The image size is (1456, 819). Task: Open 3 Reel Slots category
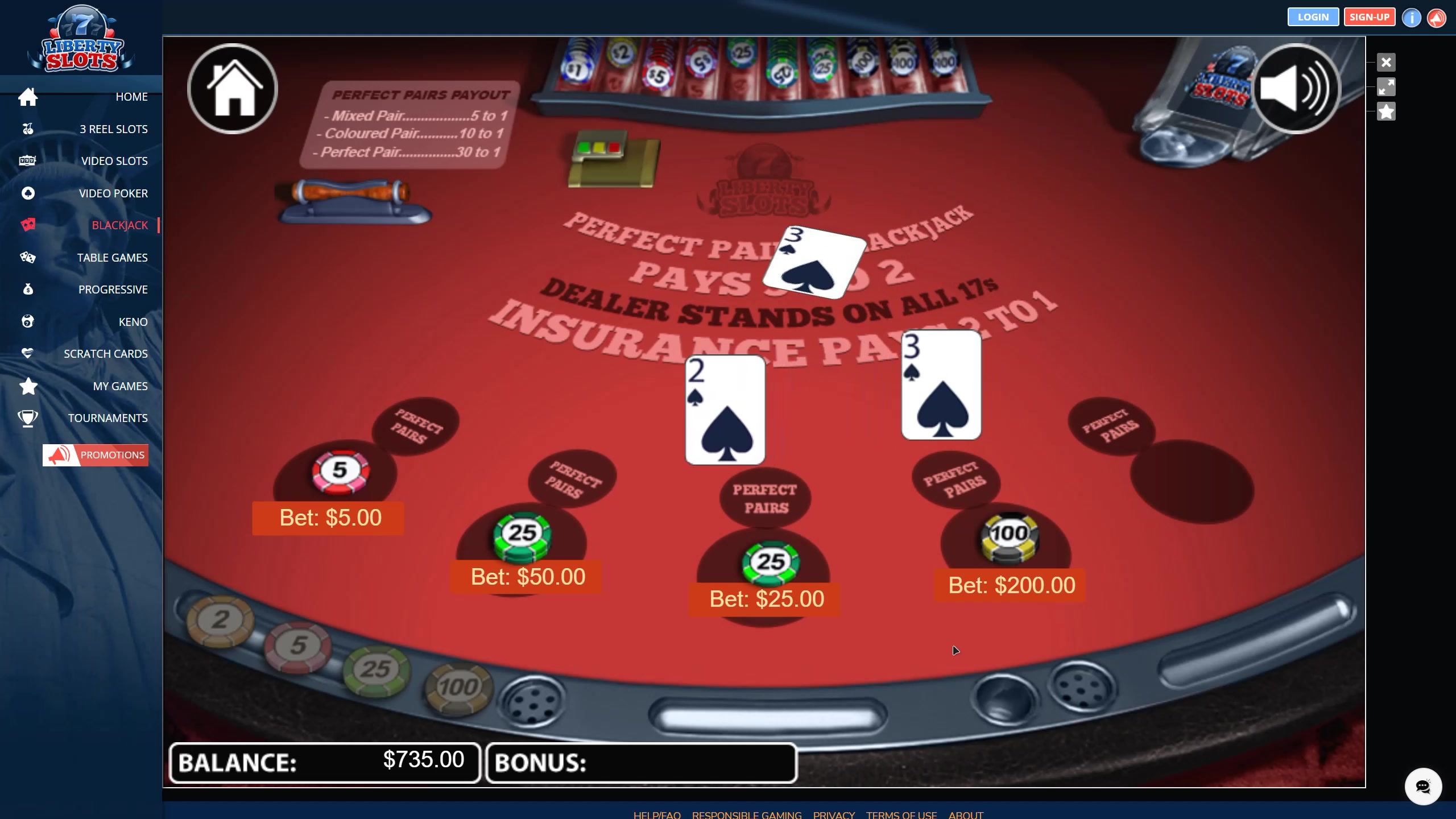coord(113,129)
